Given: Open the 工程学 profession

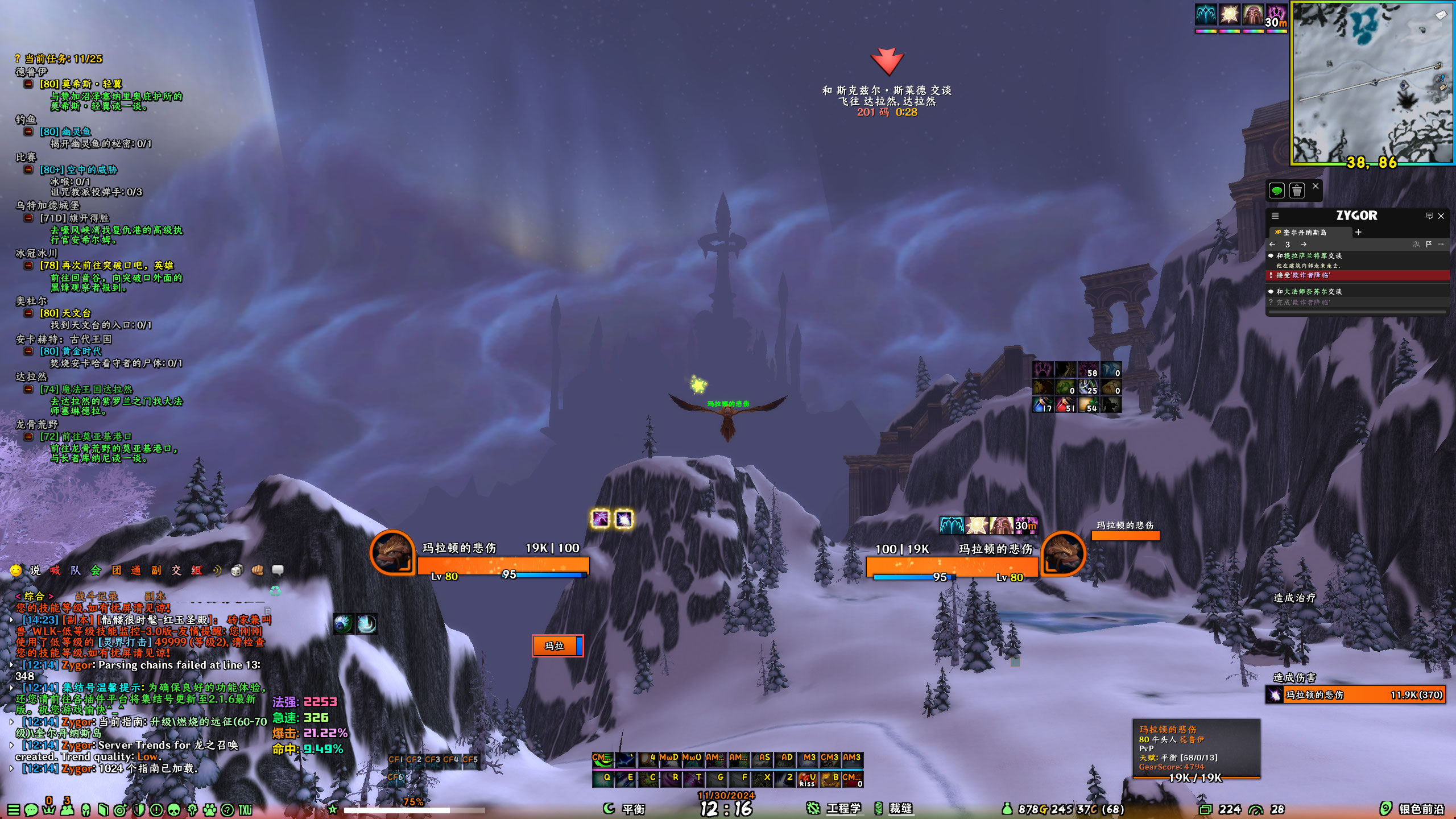Looking at the screenshot, I should (842, 809).
